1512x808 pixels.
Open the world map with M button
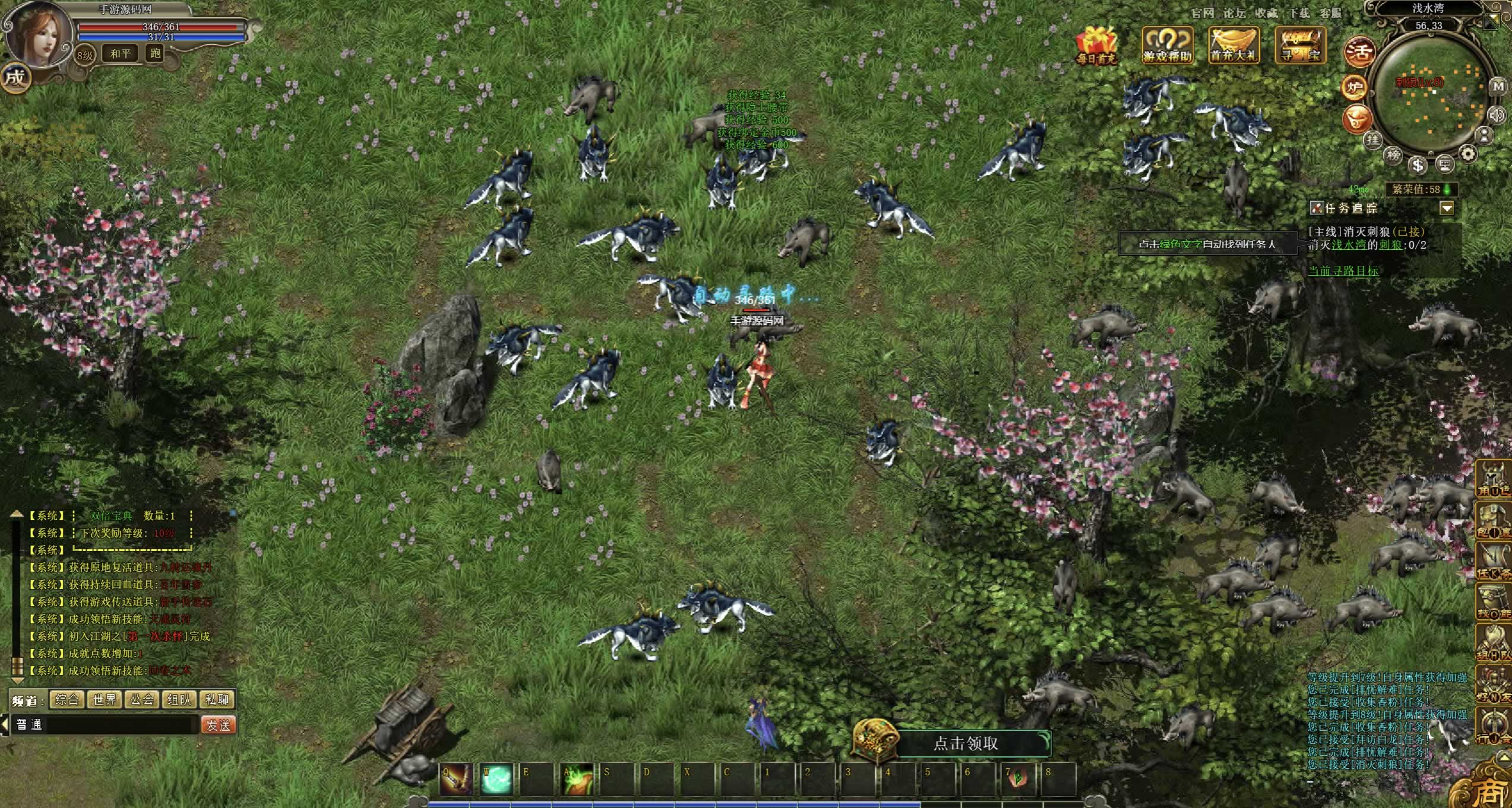pos(1498,87)
